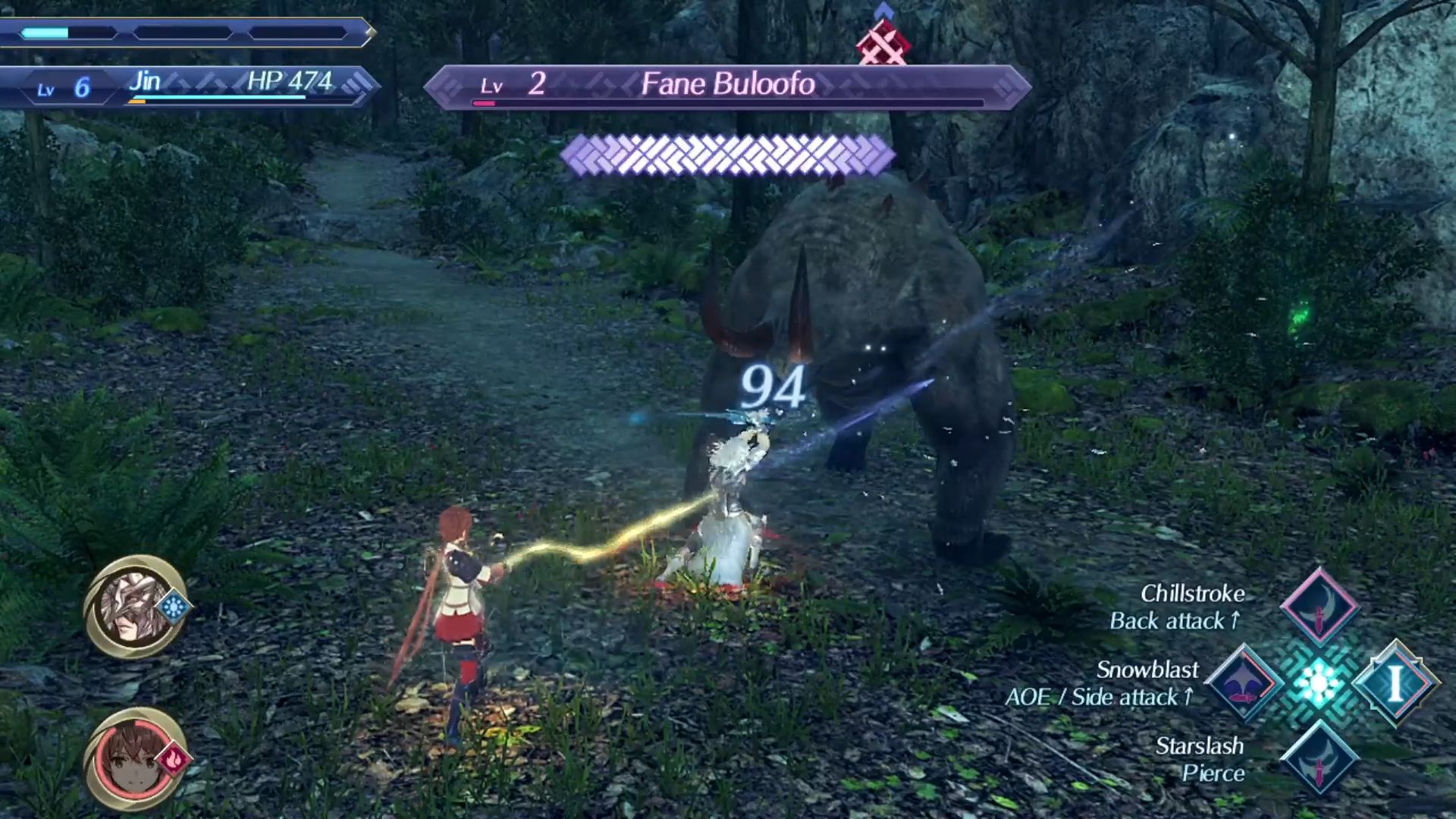Viewport: 1456px width, 819px height.
Task: Select the Fane Buloofo target nameplate
Action: [x=726, y=85]
